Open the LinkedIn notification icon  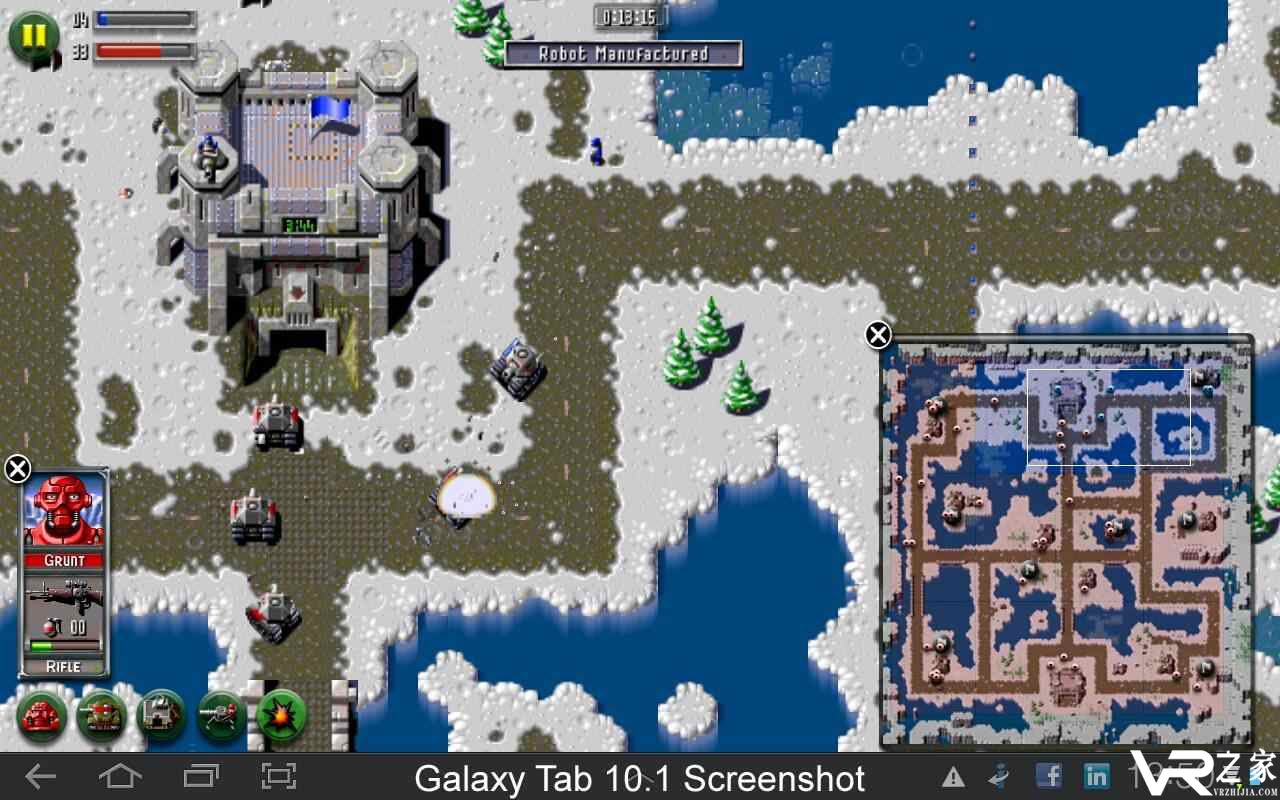[1096, 776]
